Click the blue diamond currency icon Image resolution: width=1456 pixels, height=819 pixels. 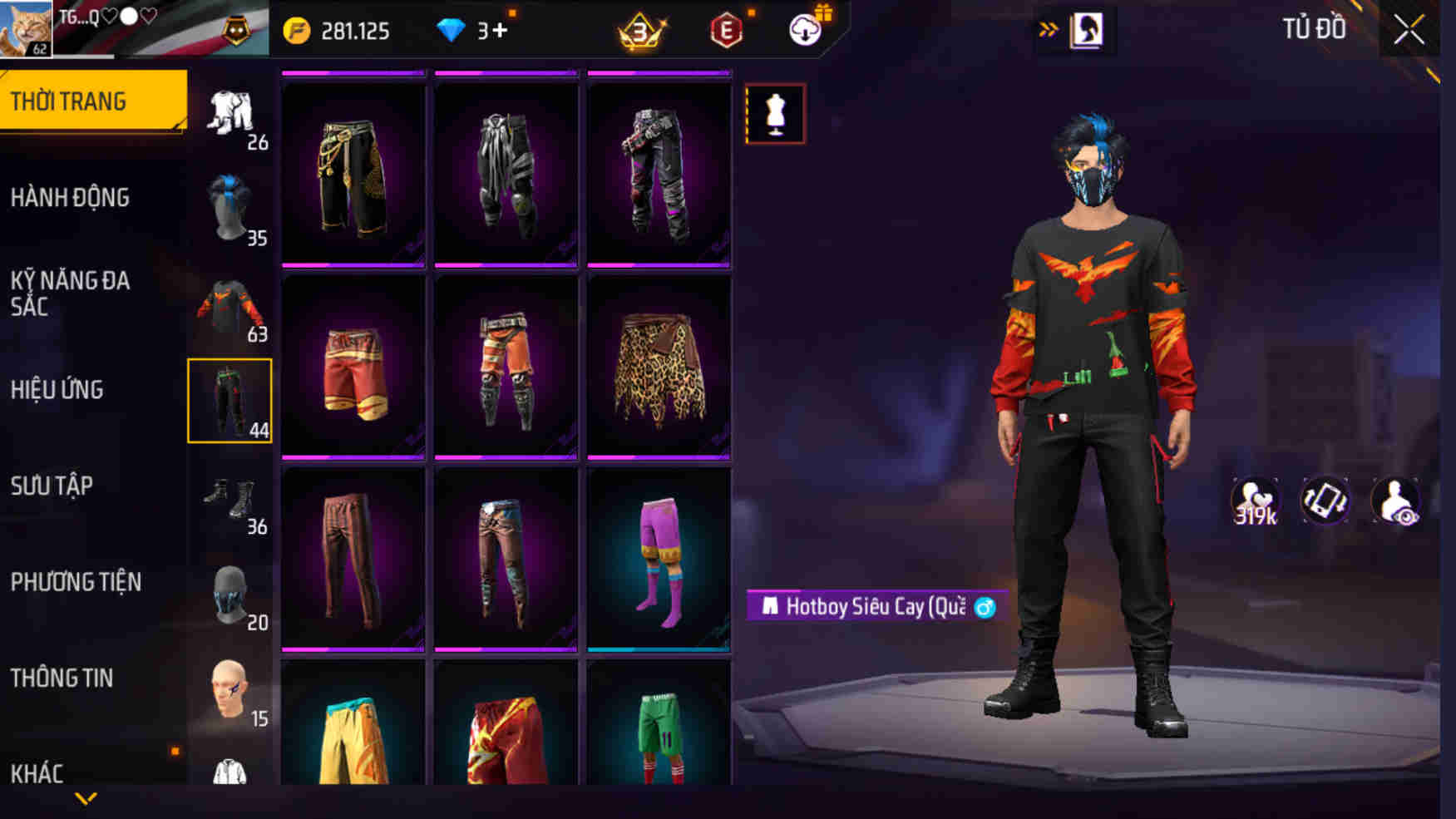click(x=451, y=28)
